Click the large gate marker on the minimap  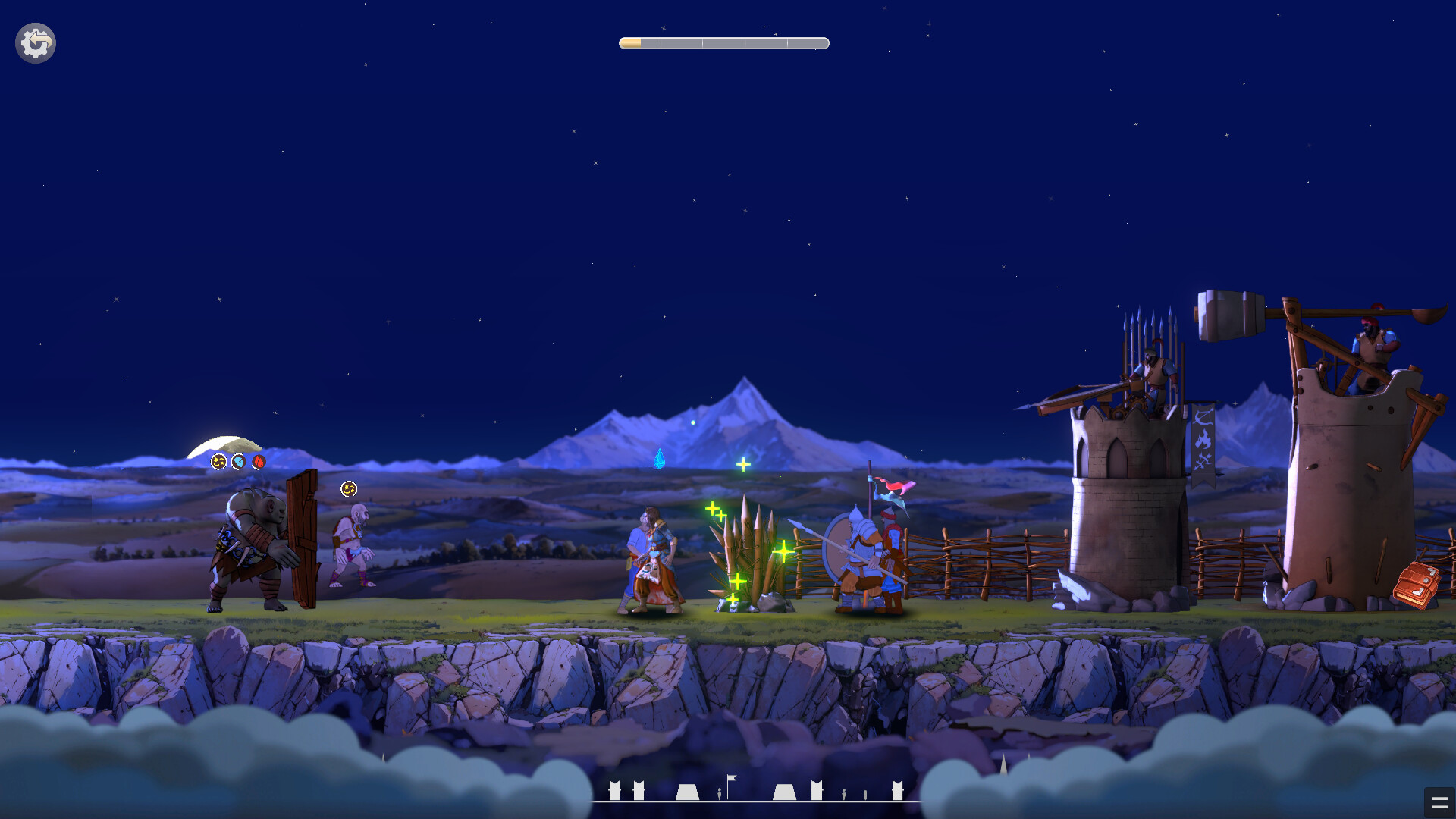click(x=687, y=792)
